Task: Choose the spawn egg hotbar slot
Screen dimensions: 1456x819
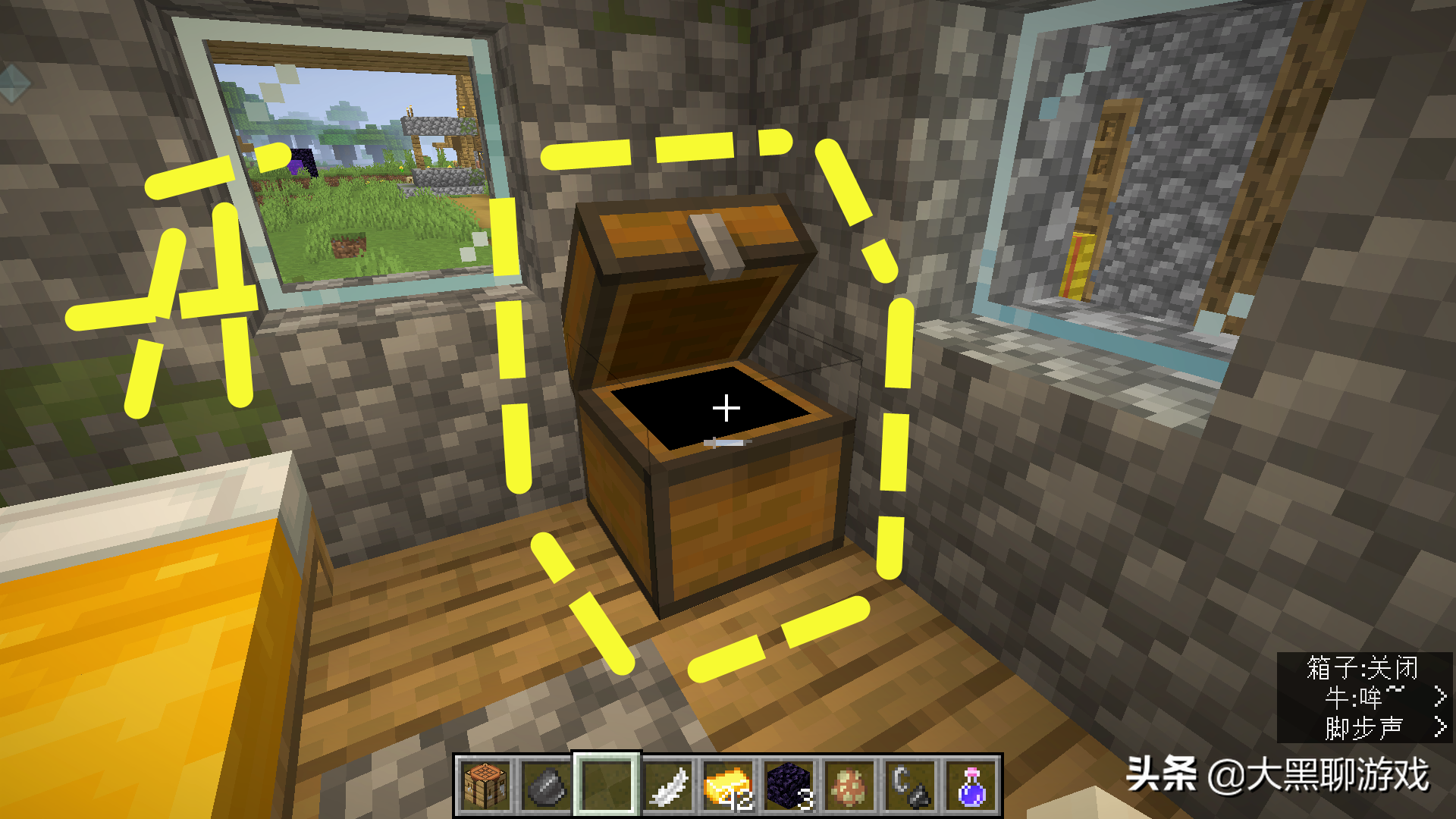Action: point(849,786)
